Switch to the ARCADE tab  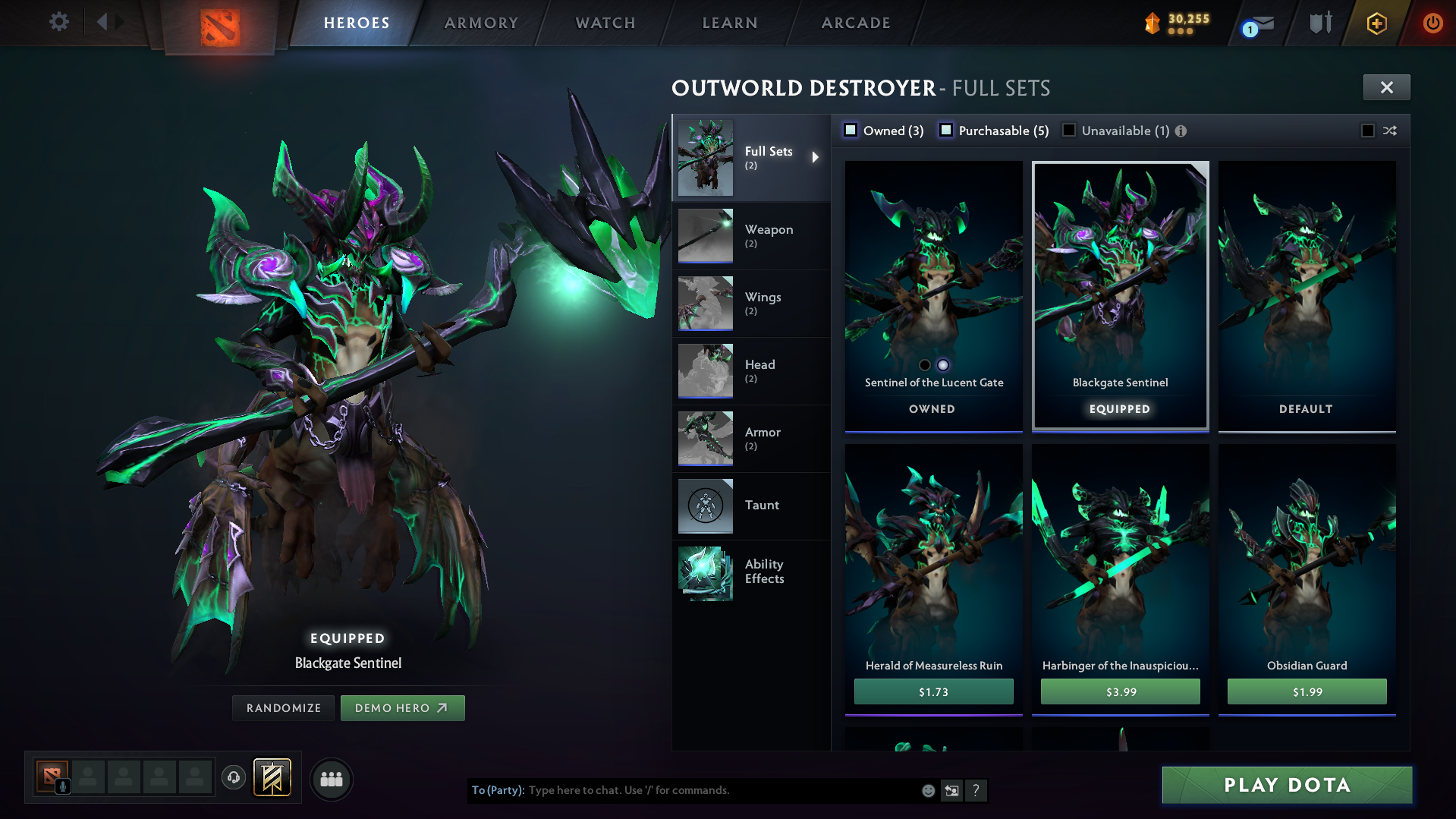point(855,23)
